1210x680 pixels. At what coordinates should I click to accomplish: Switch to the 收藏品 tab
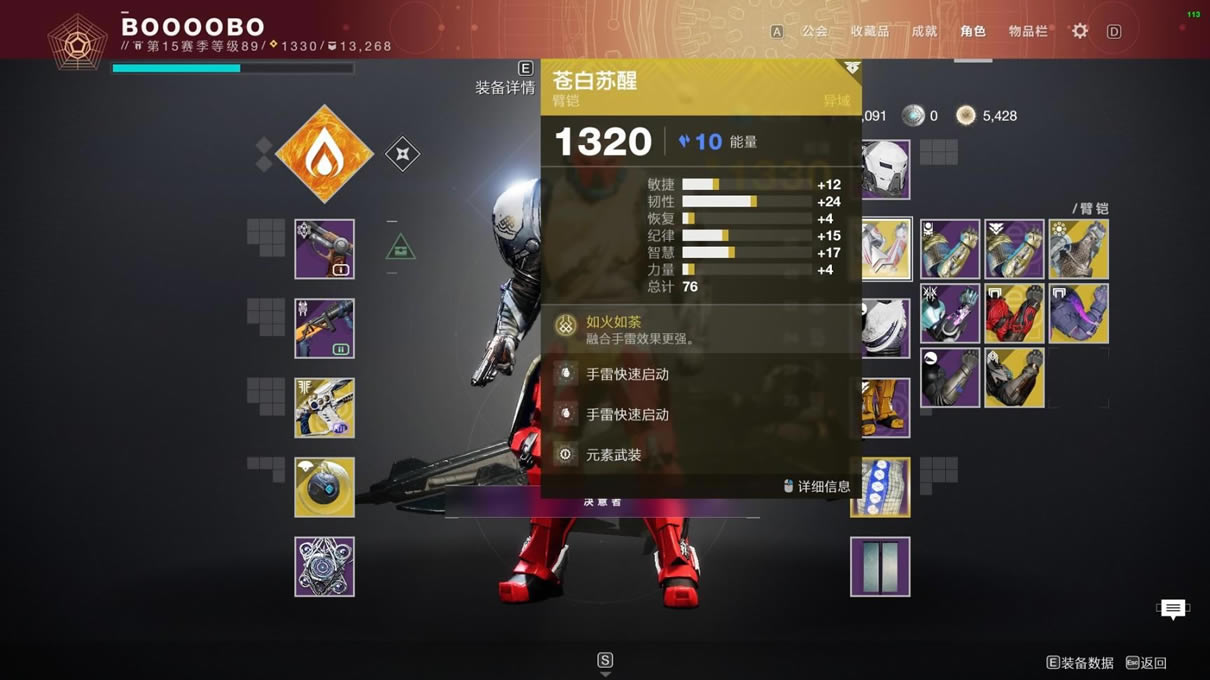869,31
